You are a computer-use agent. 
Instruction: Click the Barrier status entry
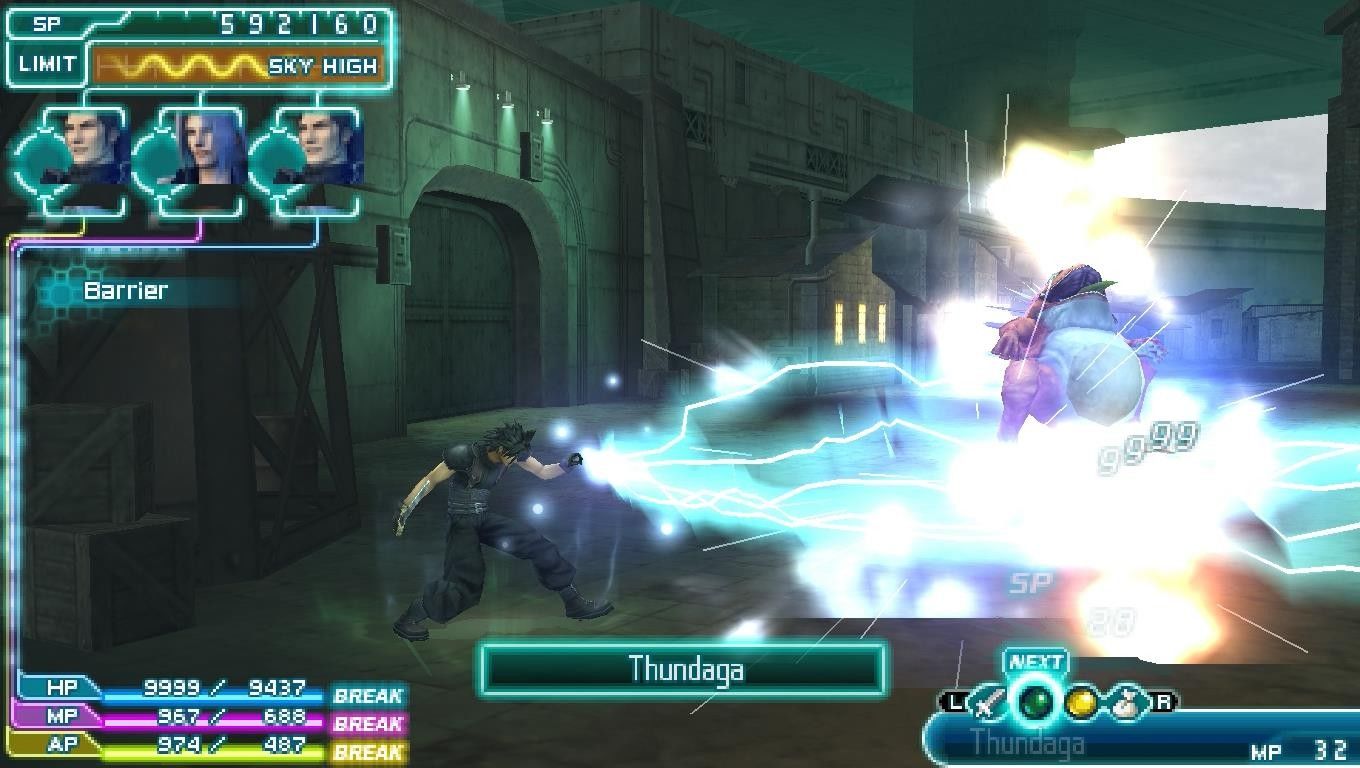tap(126, 291)
